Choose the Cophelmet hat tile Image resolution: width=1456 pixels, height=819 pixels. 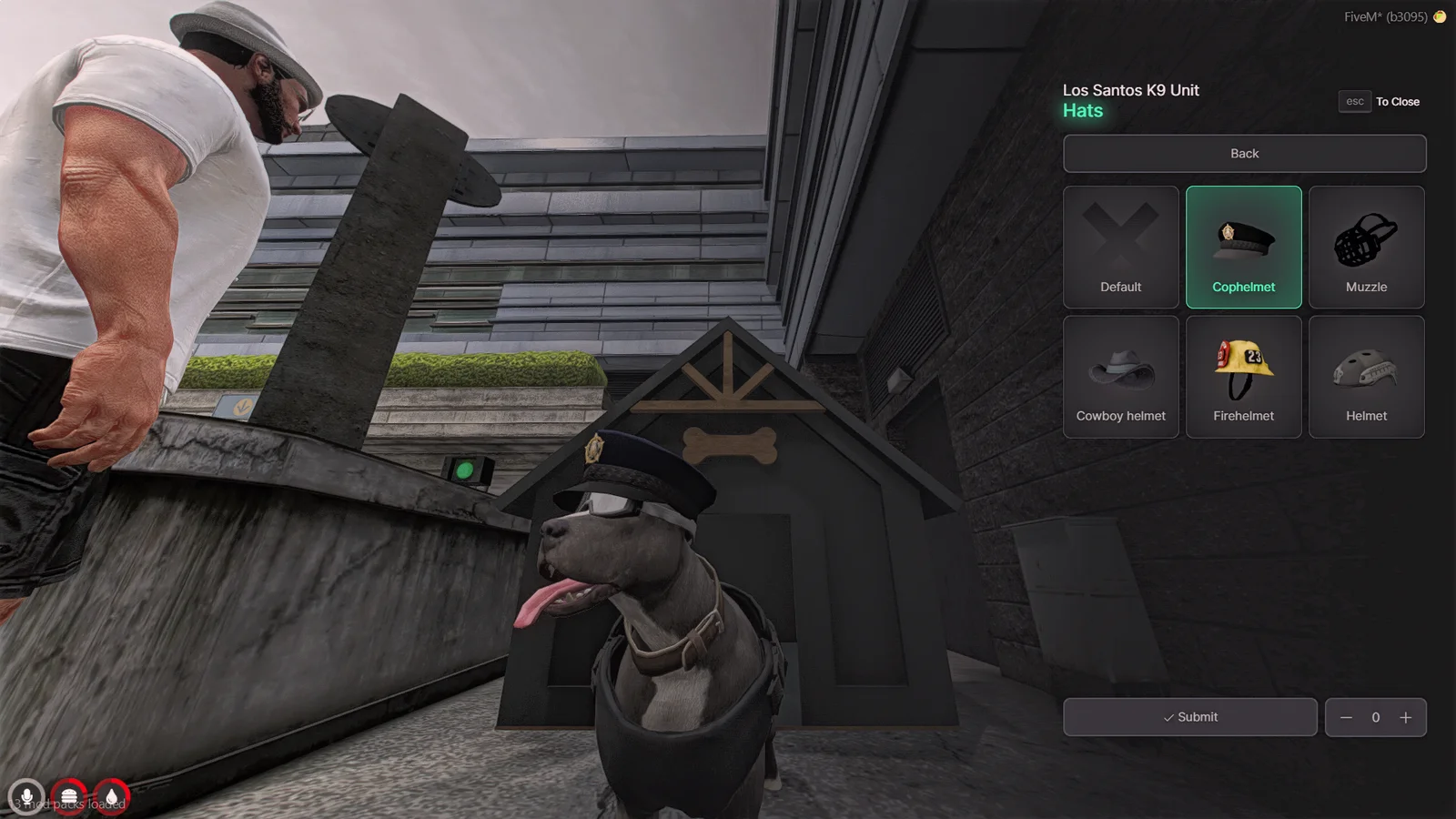coord(1243,248)
